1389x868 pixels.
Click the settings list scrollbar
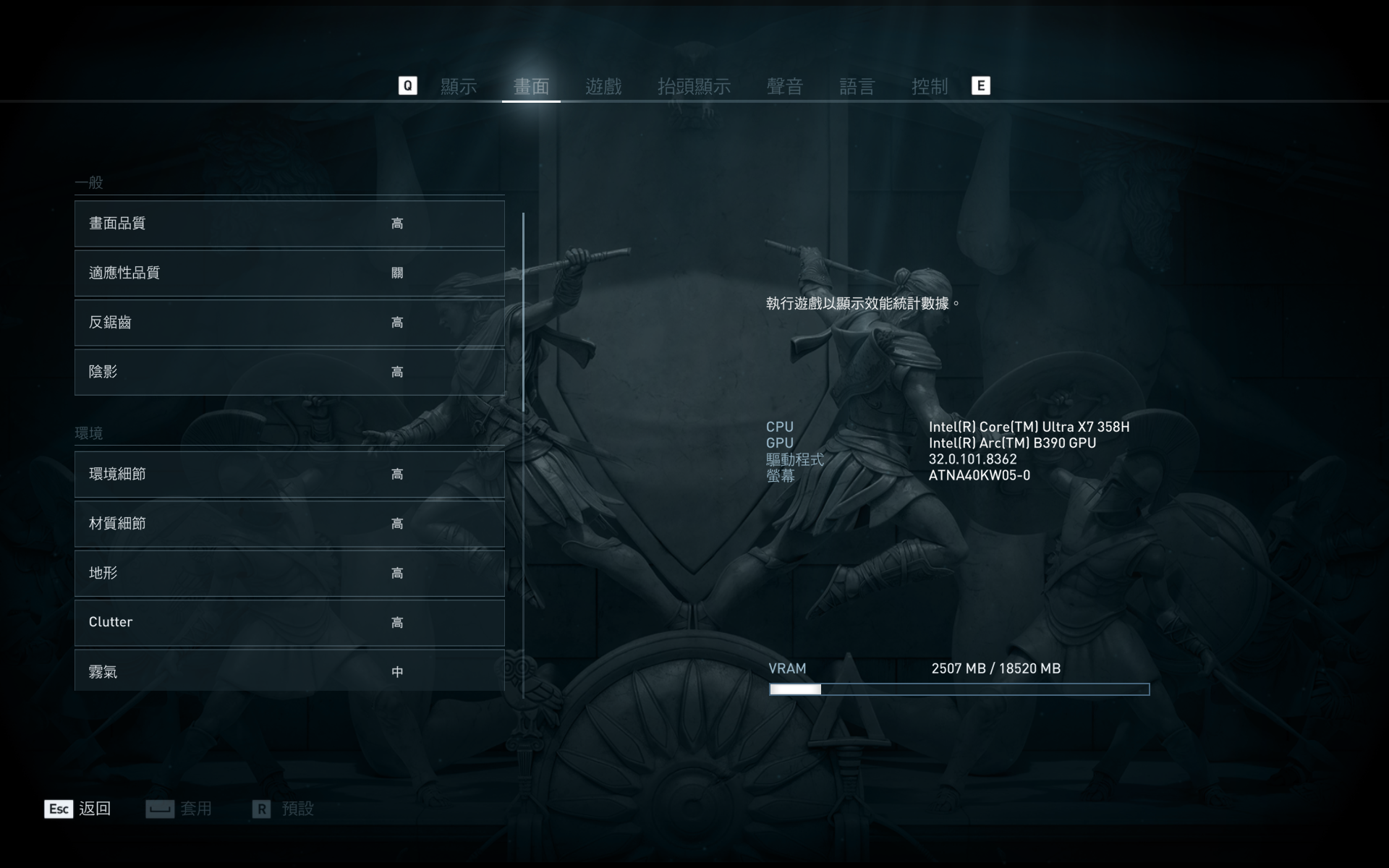[523, 312]
